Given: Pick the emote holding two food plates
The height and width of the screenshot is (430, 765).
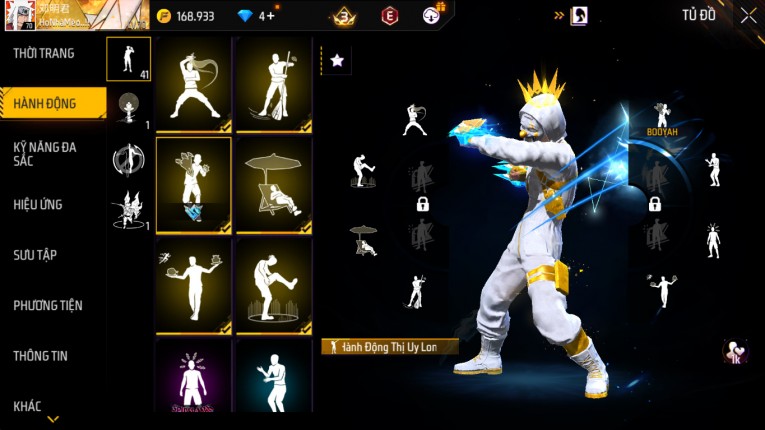Looking at the screenshot, I should point(193,286).
